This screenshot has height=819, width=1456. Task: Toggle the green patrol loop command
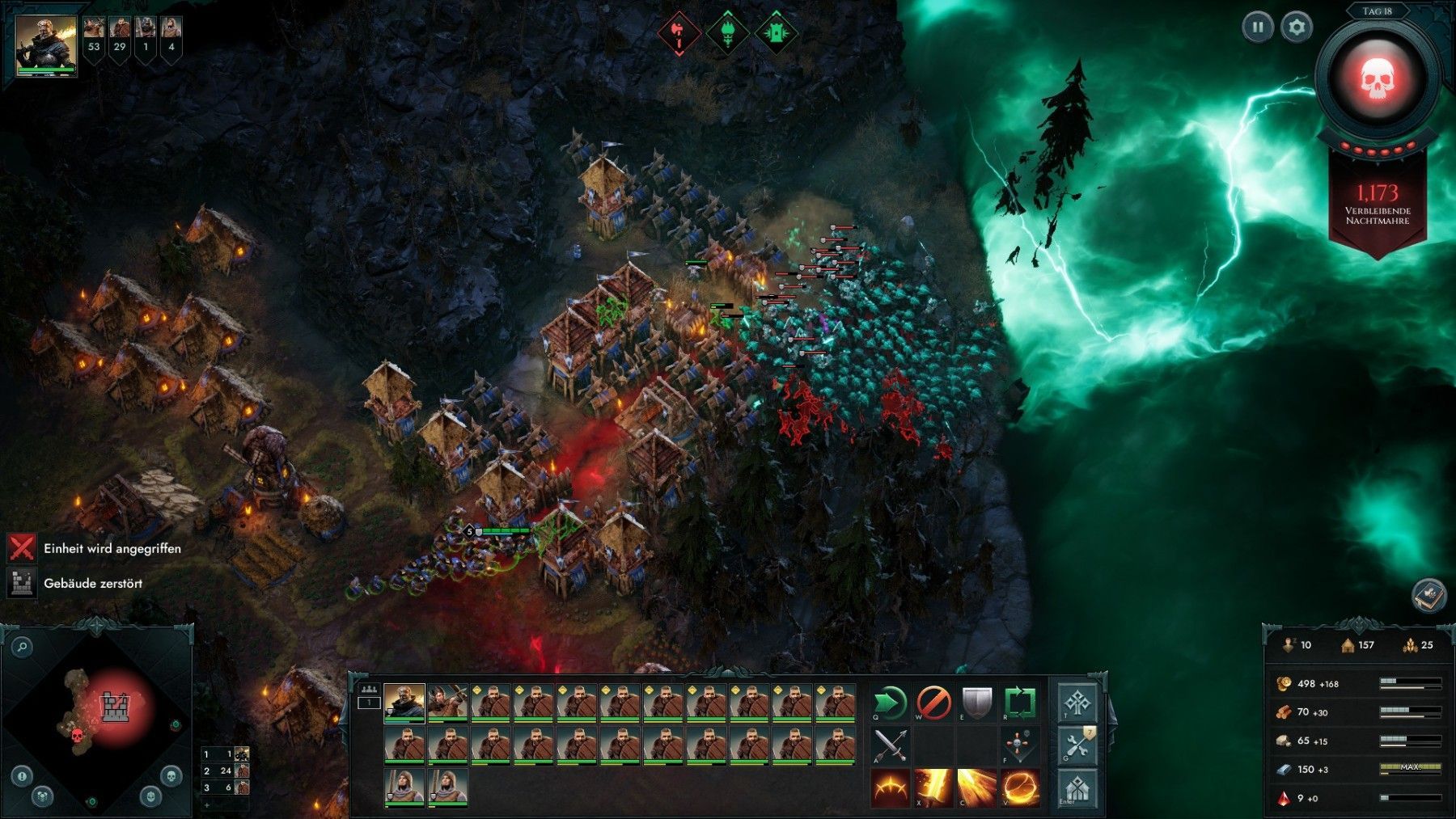1019,703
